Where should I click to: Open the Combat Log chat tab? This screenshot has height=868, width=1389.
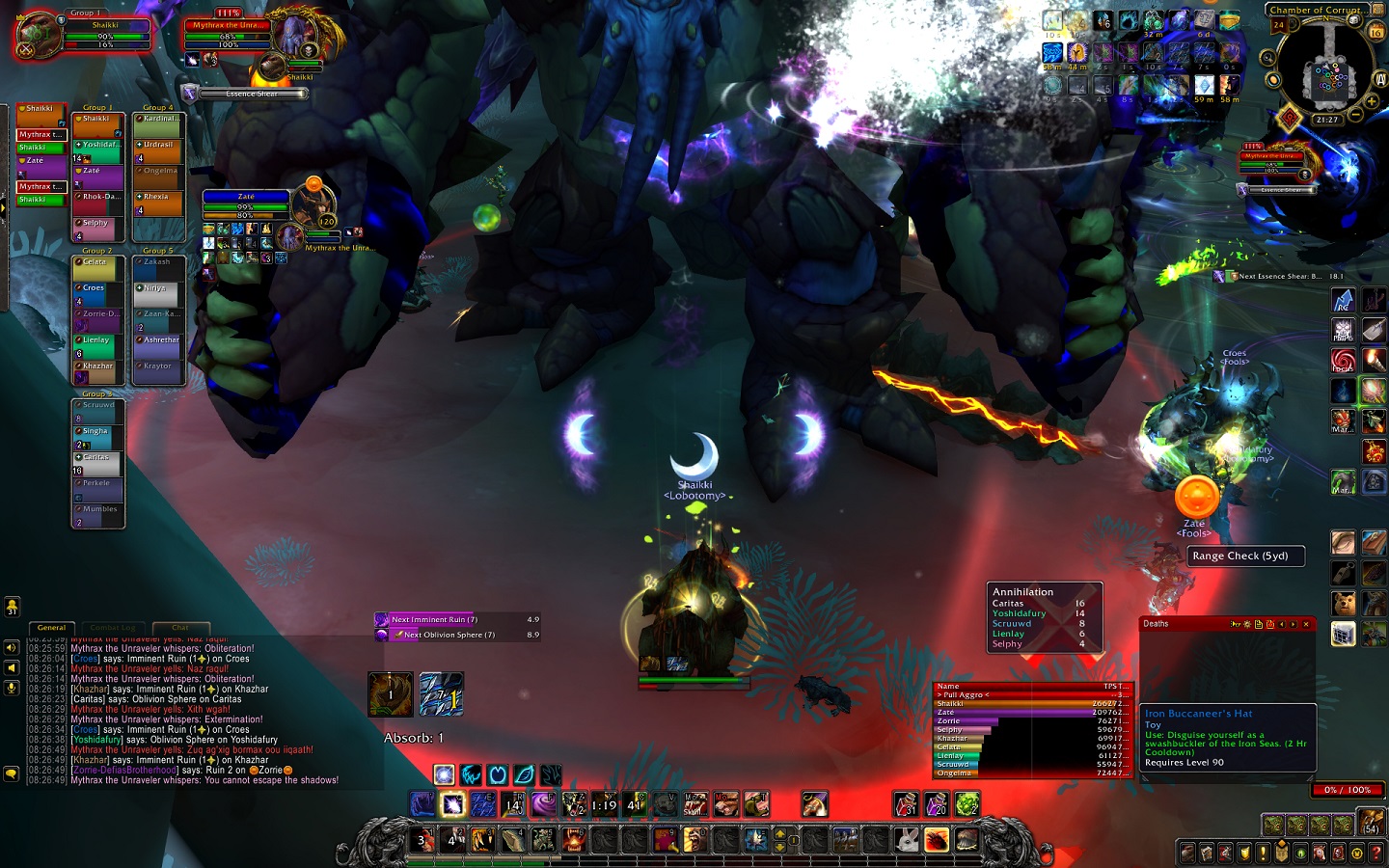click(x=113, y=628)
